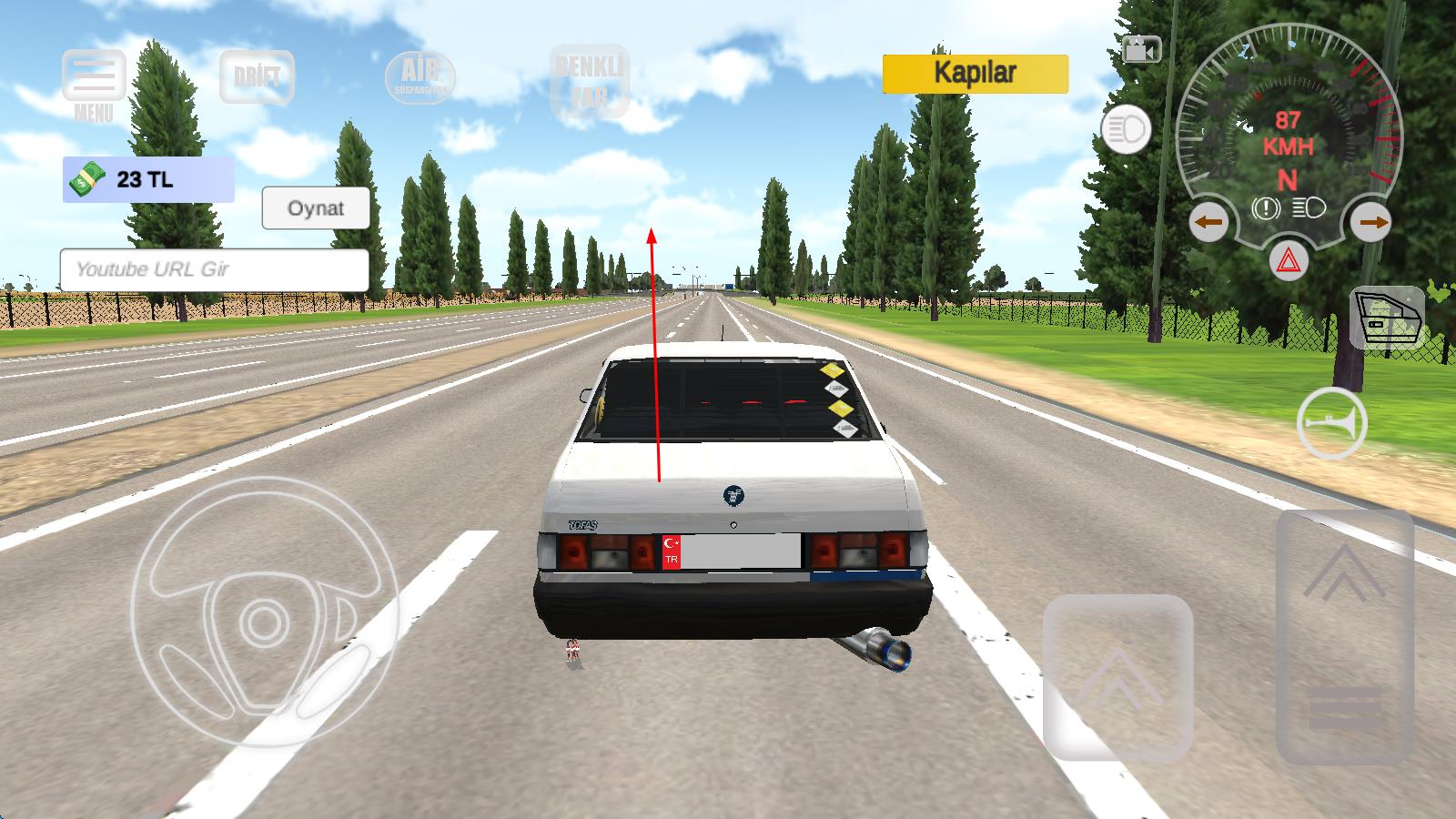This screenshot has height=819, width=1456.
Task: Turn on the Renkli Far colored headlights
Action: tap(590, 81)
